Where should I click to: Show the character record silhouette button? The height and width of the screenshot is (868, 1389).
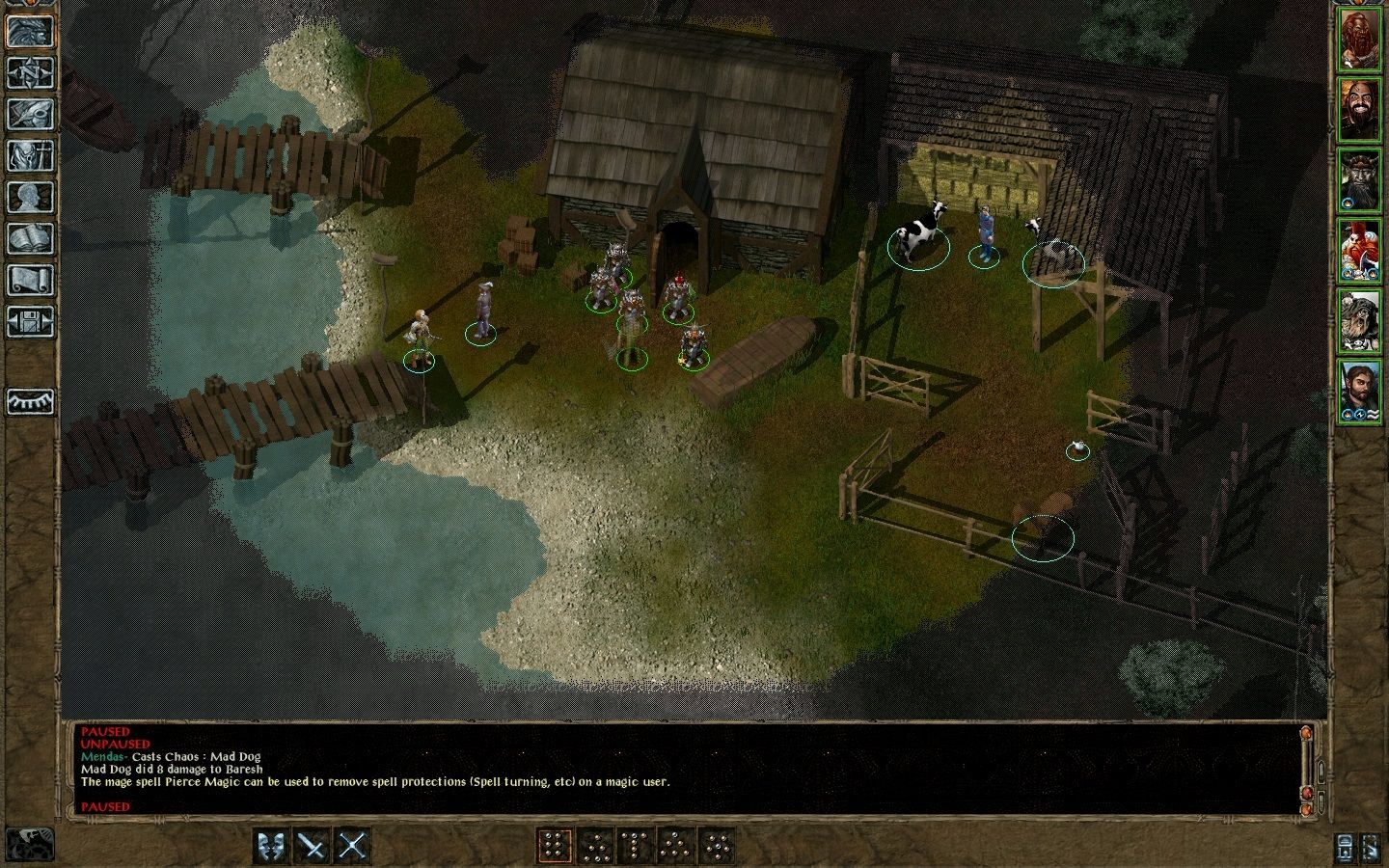click(30, 198)
